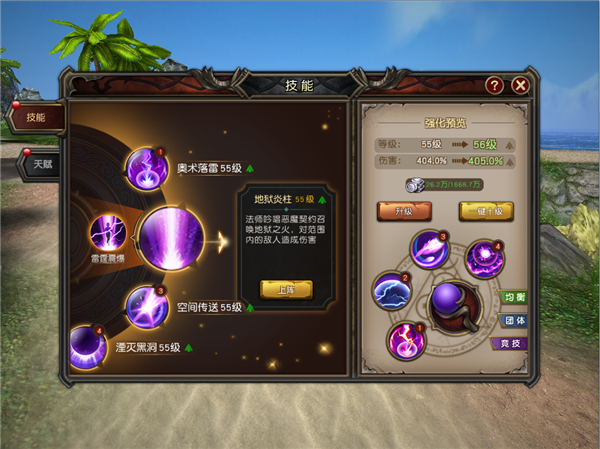Select the 雷霆震爆 skill icon
The height and width of the screenshot is (449, 600).
click(x=108, y=234)
